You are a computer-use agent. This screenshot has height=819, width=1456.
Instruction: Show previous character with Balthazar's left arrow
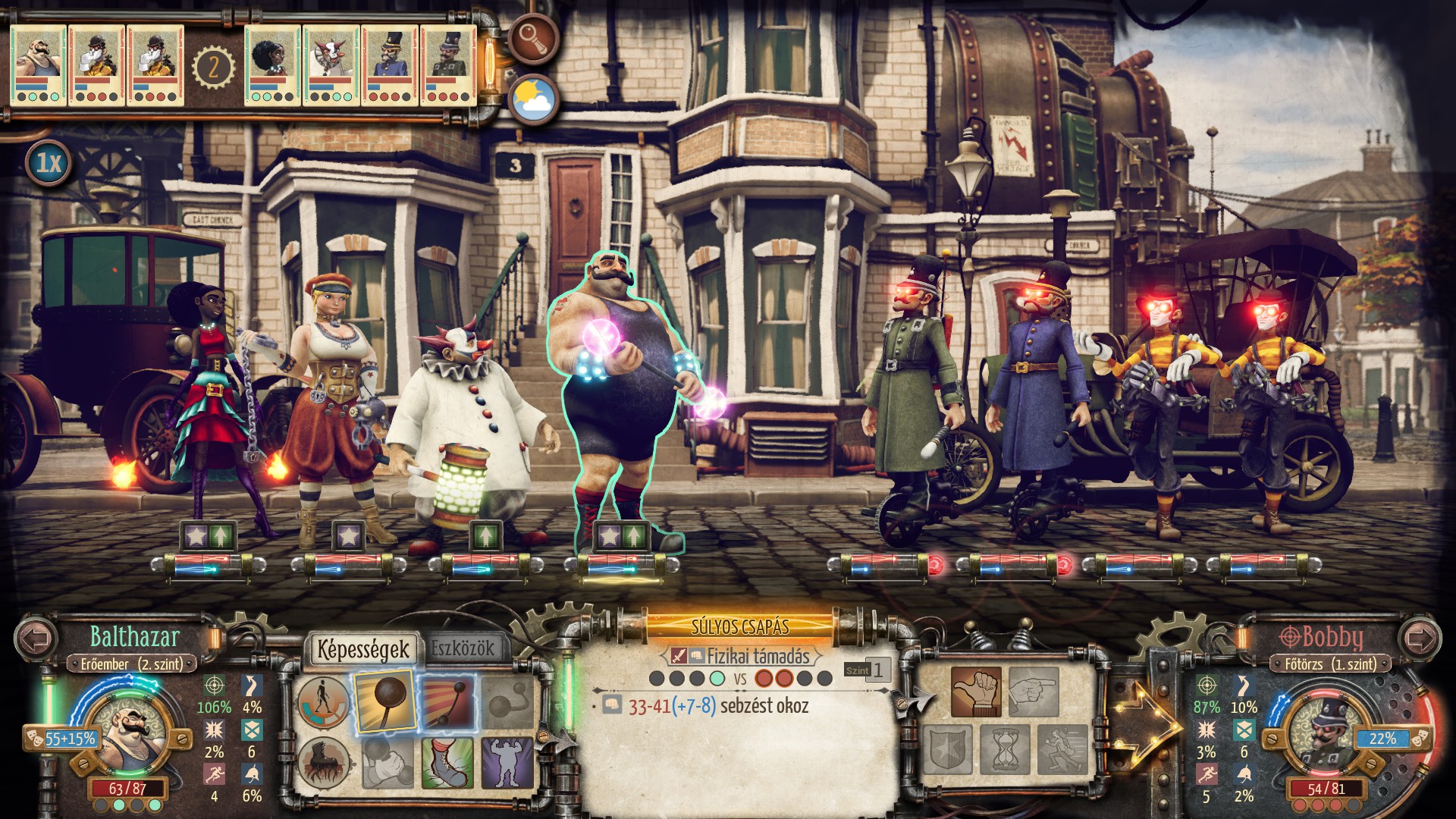(x=35, y=637)
